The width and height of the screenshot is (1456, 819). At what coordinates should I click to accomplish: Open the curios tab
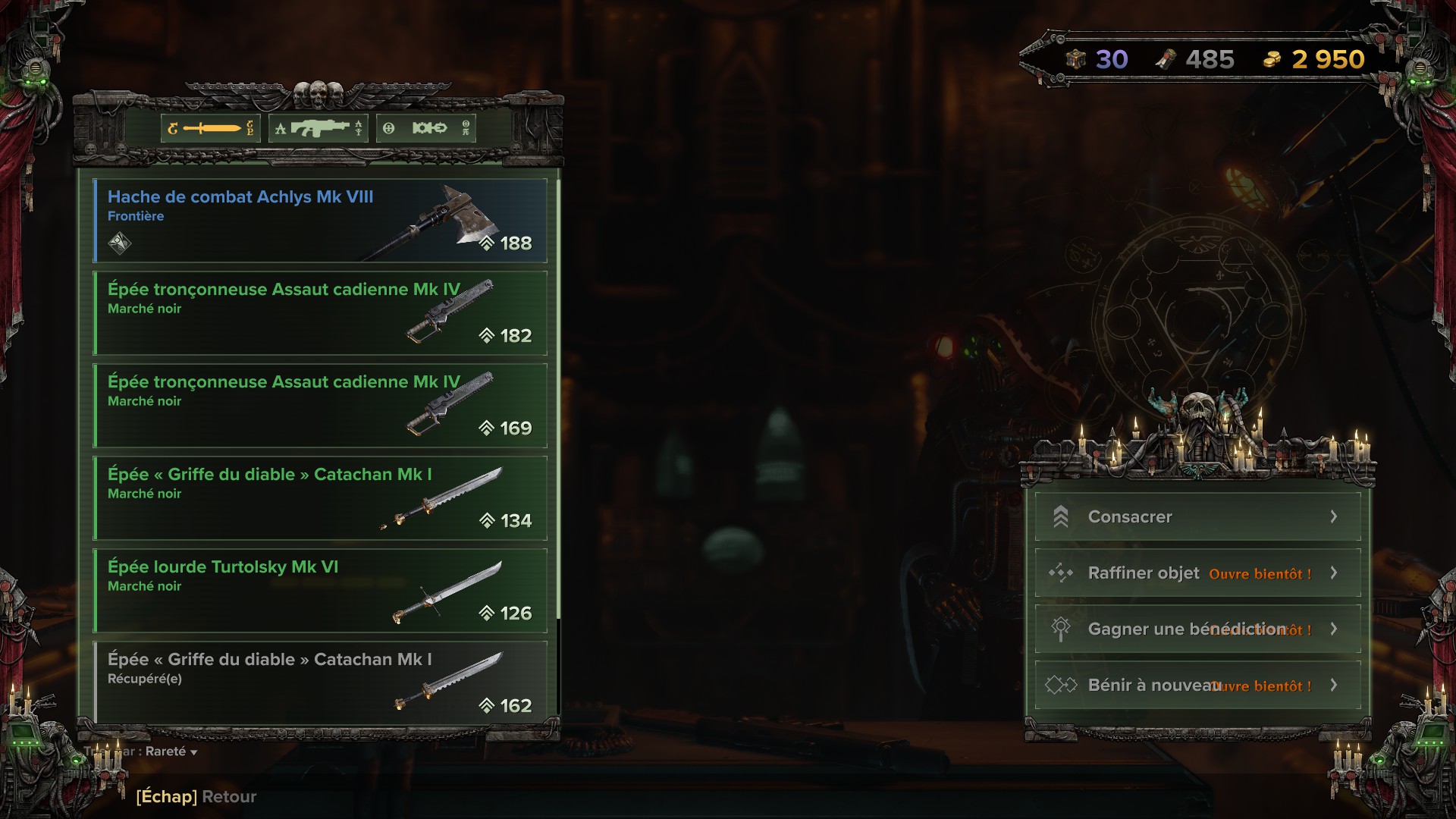428,128
